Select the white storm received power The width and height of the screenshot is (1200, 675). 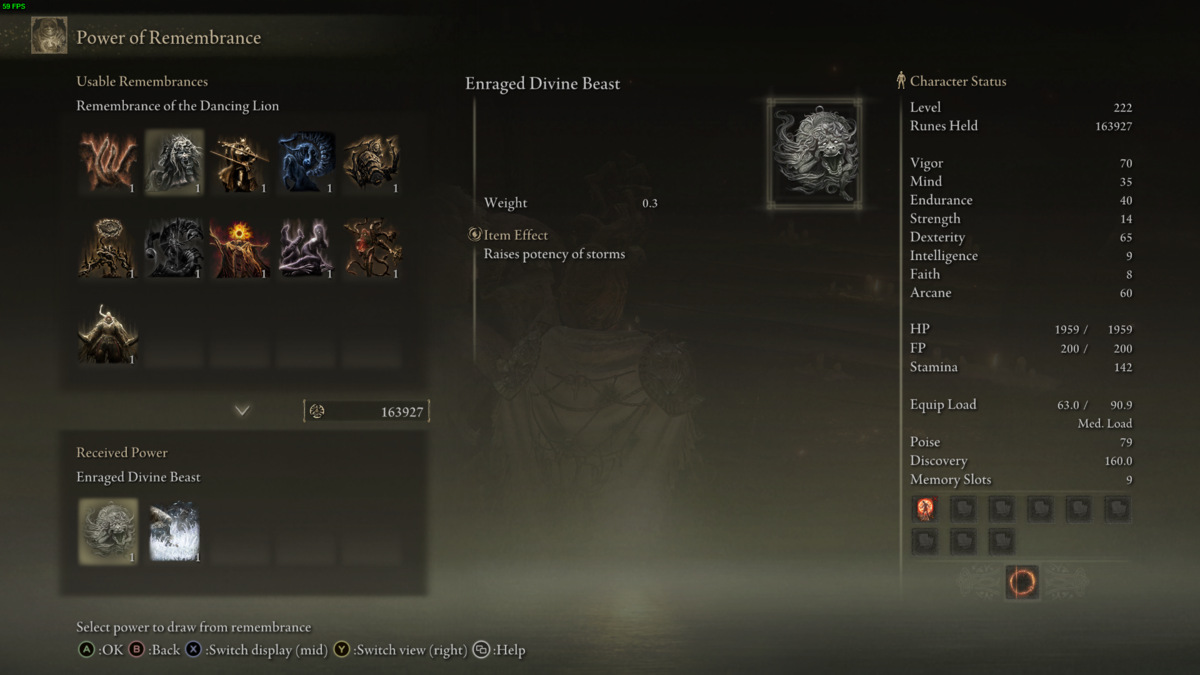pos(174,531)
